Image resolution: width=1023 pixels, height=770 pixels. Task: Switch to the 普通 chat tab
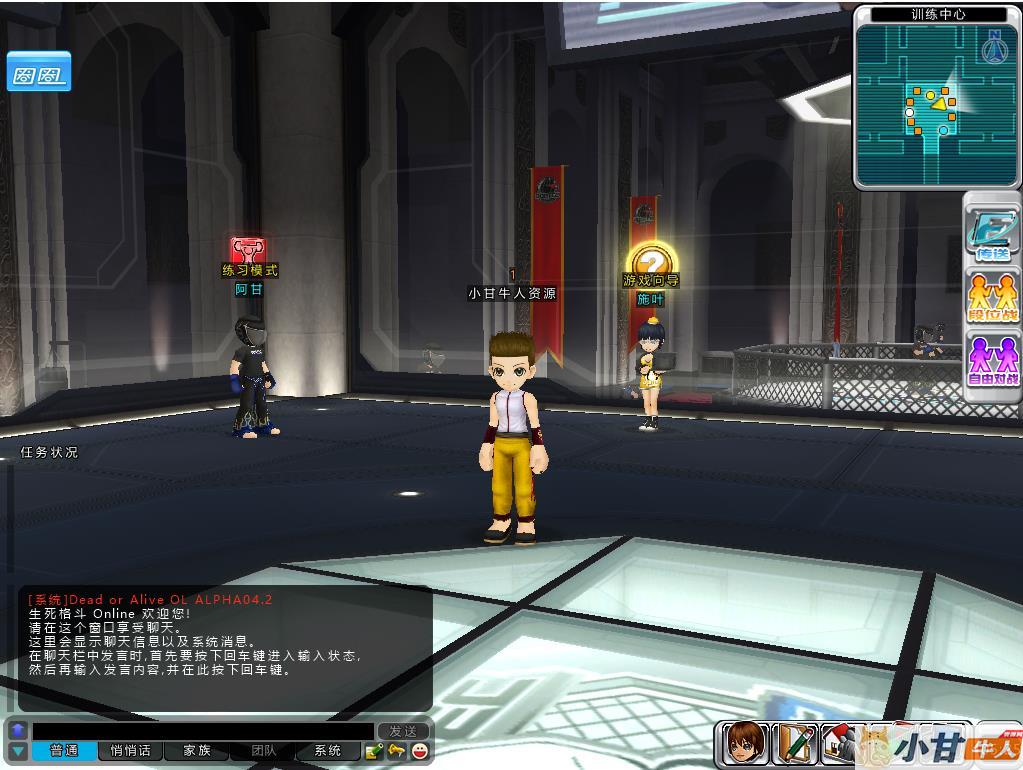pos(64,751)
